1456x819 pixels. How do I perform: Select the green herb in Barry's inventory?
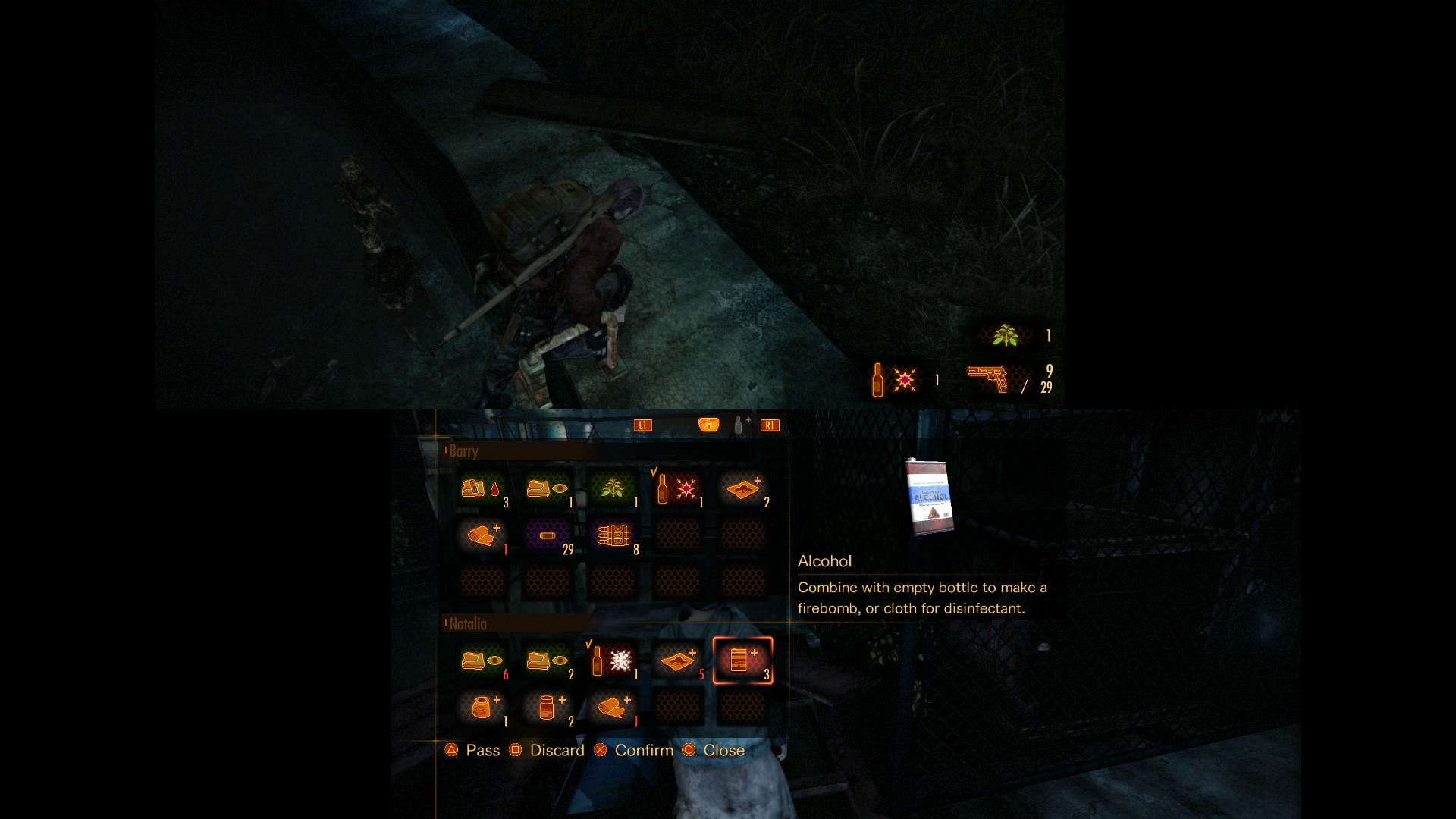pyautogui.click(x=613, y=489)
